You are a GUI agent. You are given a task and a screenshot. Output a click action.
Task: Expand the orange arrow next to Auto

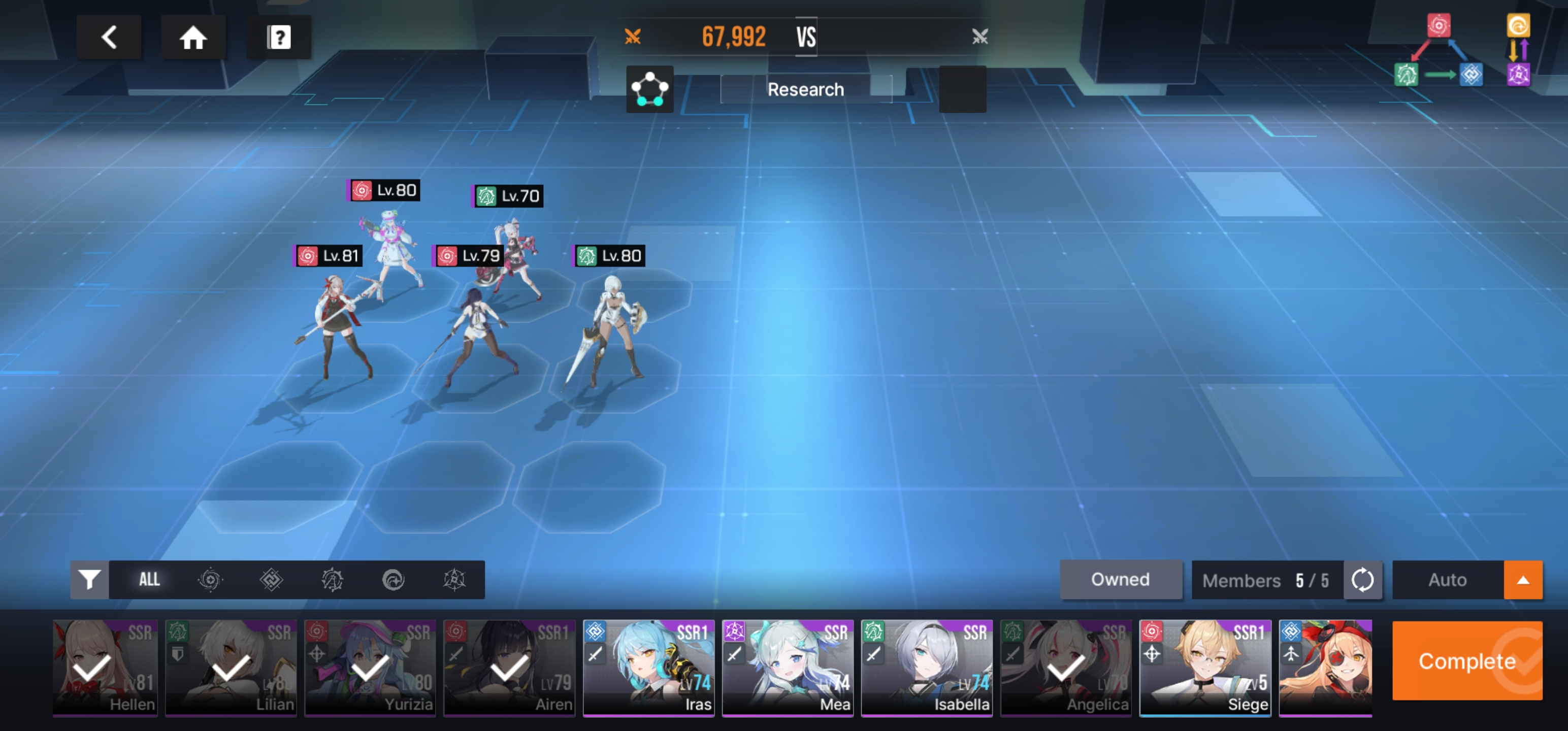1522,579
